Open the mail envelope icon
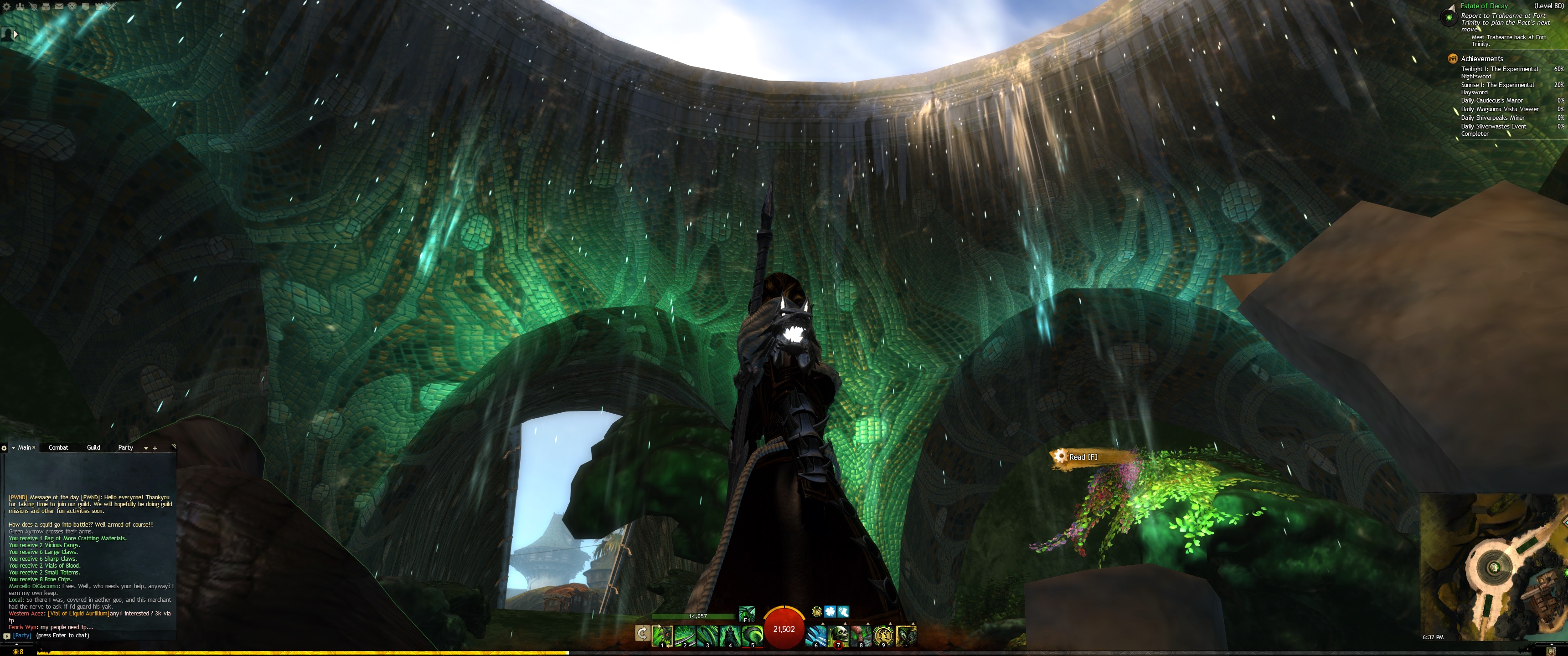This screenshot has width=1568, height=656. [59, 6]
